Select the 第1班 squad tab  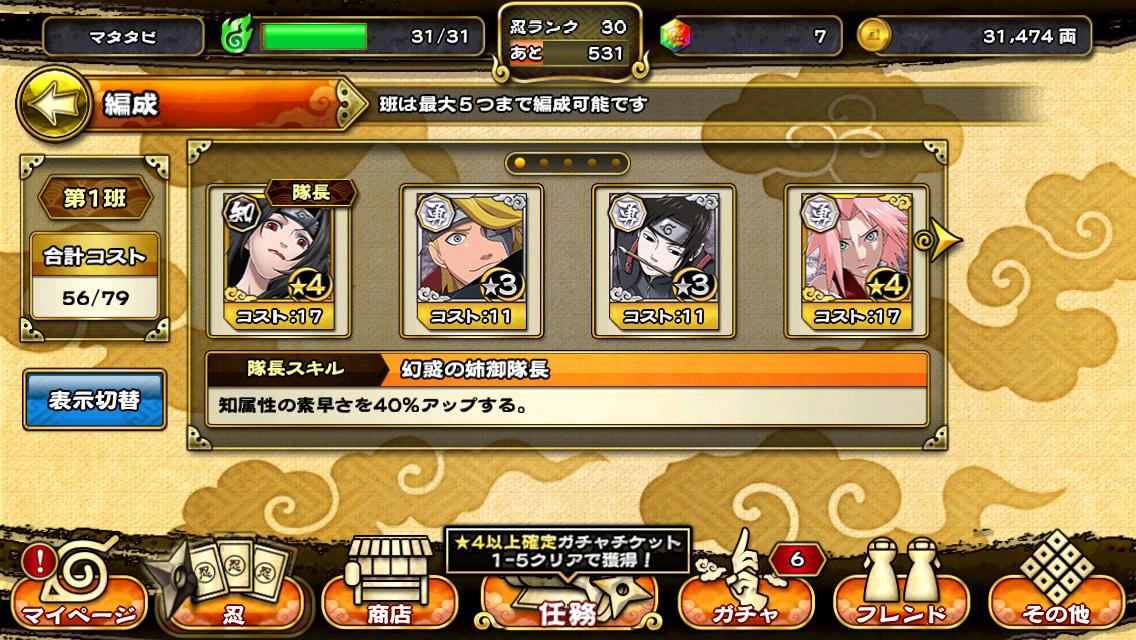click(x=95, y=198)
